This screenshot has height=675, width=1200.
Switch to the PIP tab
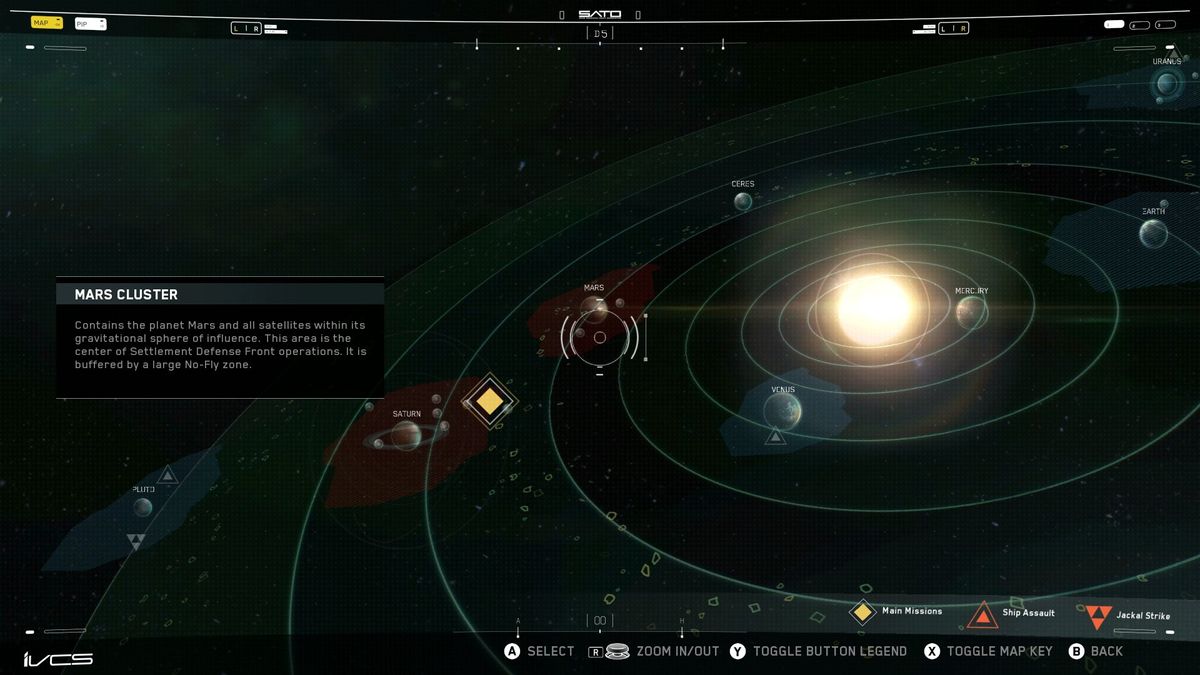click(x=89, y=23)
